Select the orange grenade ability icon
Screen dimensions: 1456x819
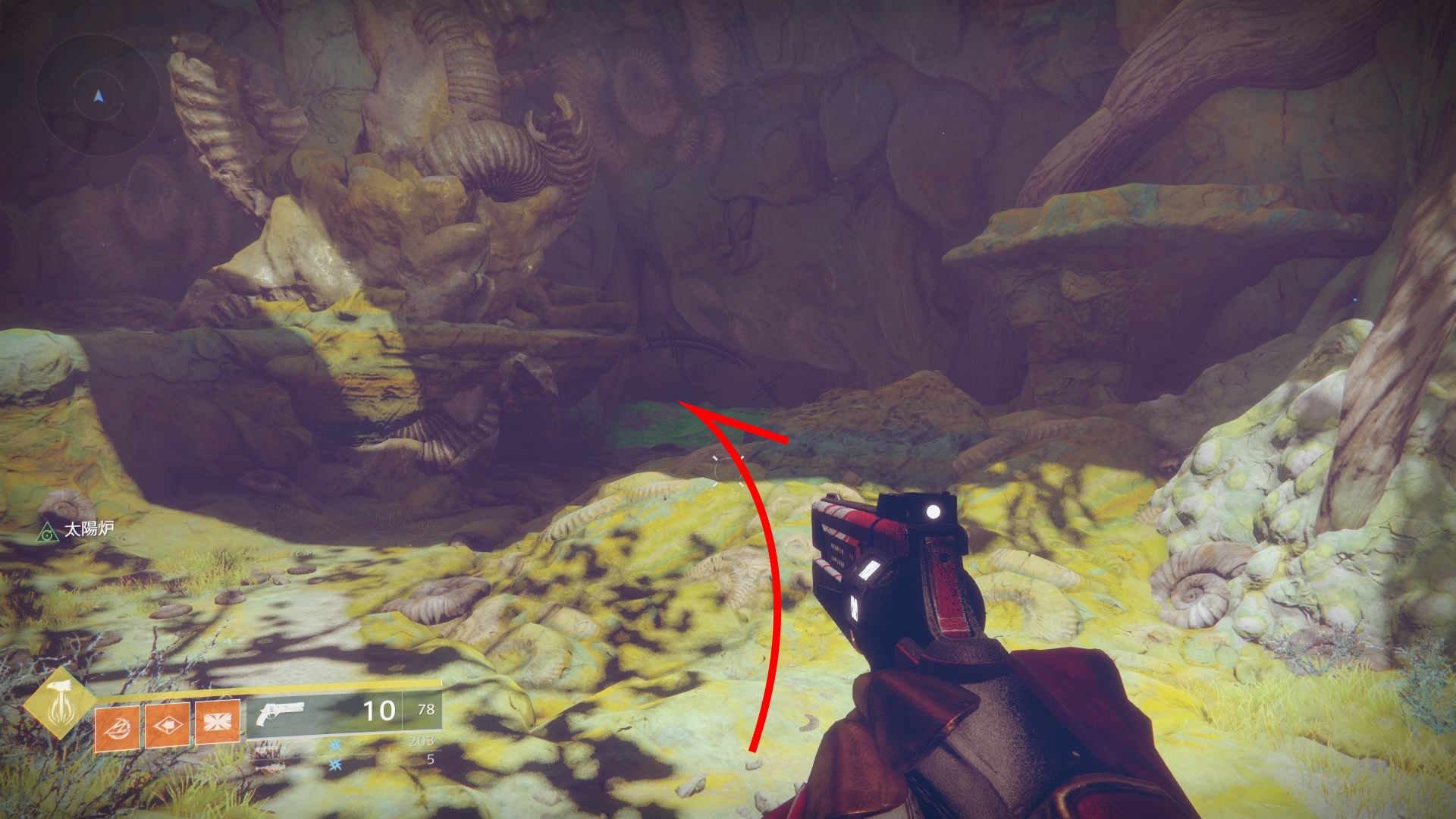117,726
